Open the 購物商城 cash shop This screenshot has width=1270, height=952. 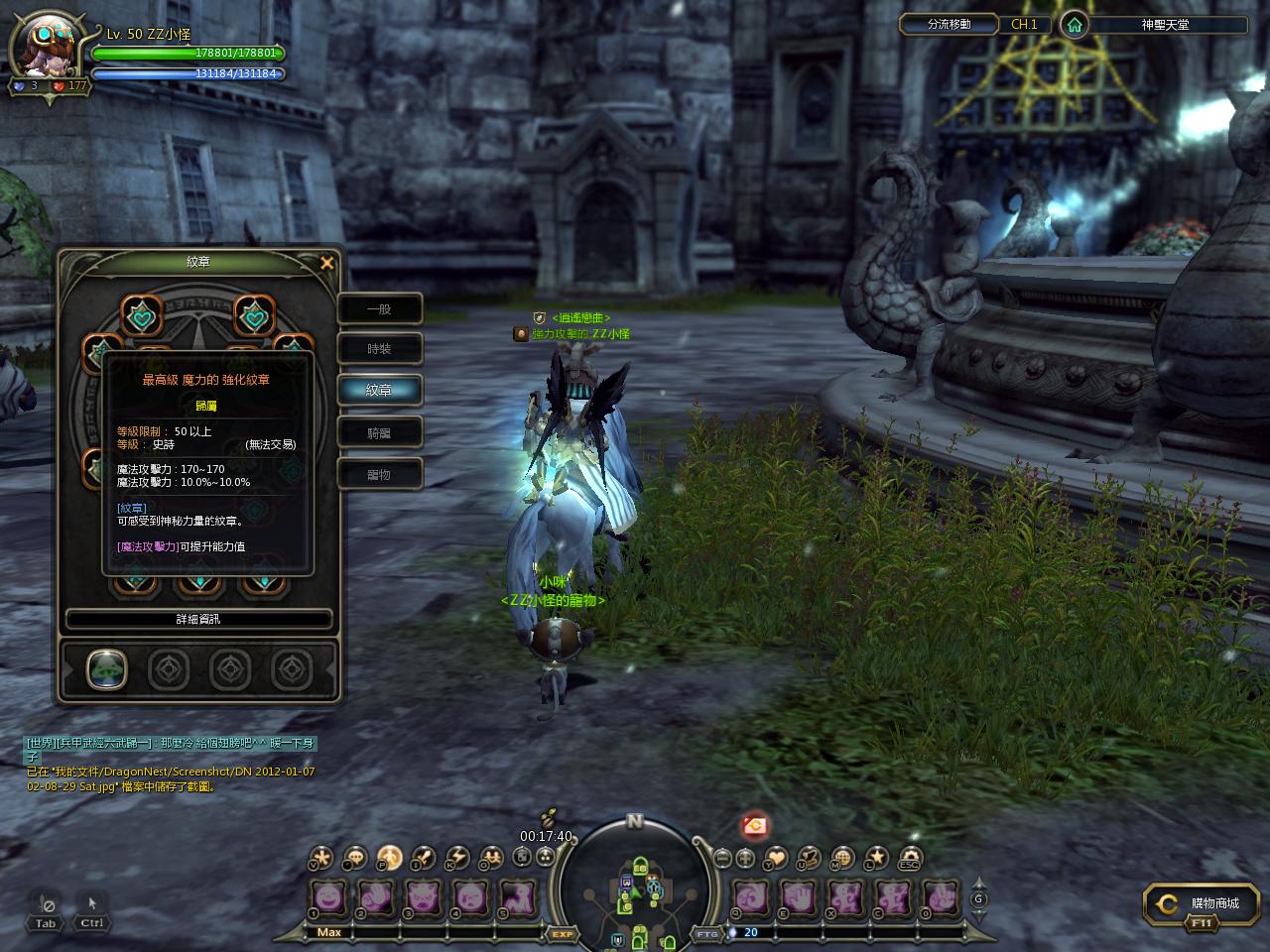(x=1204, y=903)
